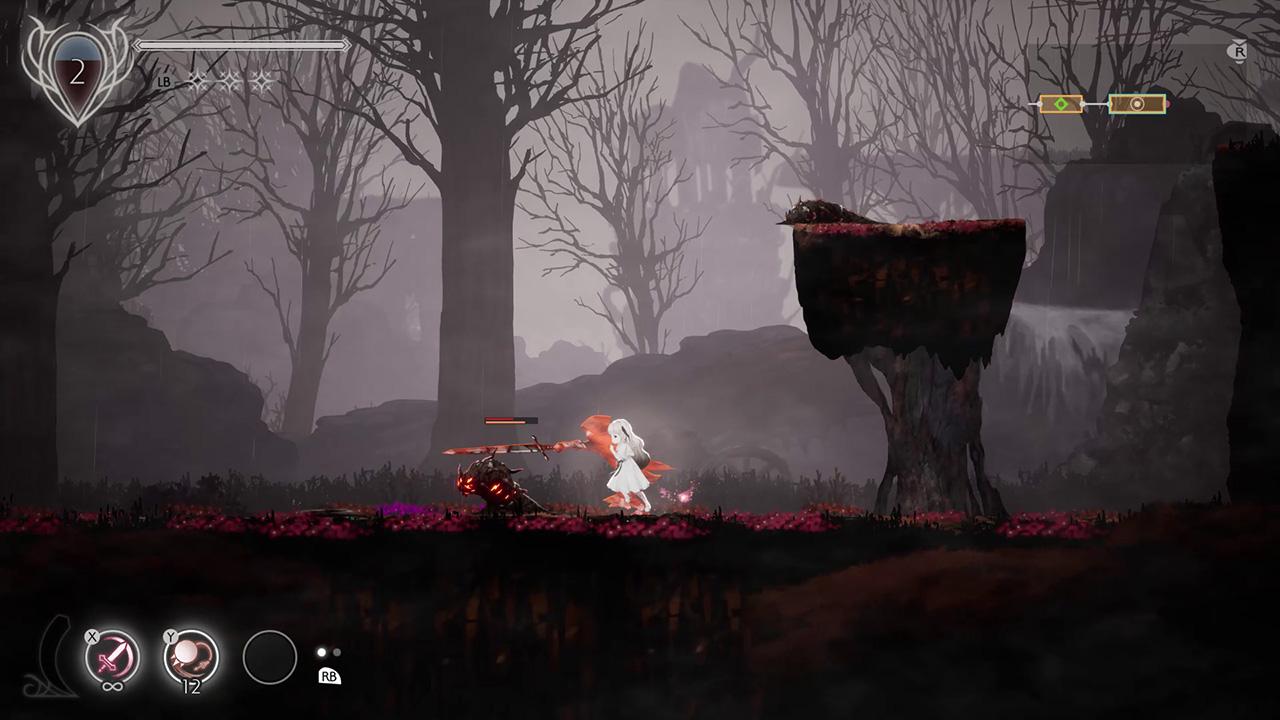The image size is (1280, 720).
Task: Click the highlighted orb map node icon
Action: click(x=1137, y=103)
